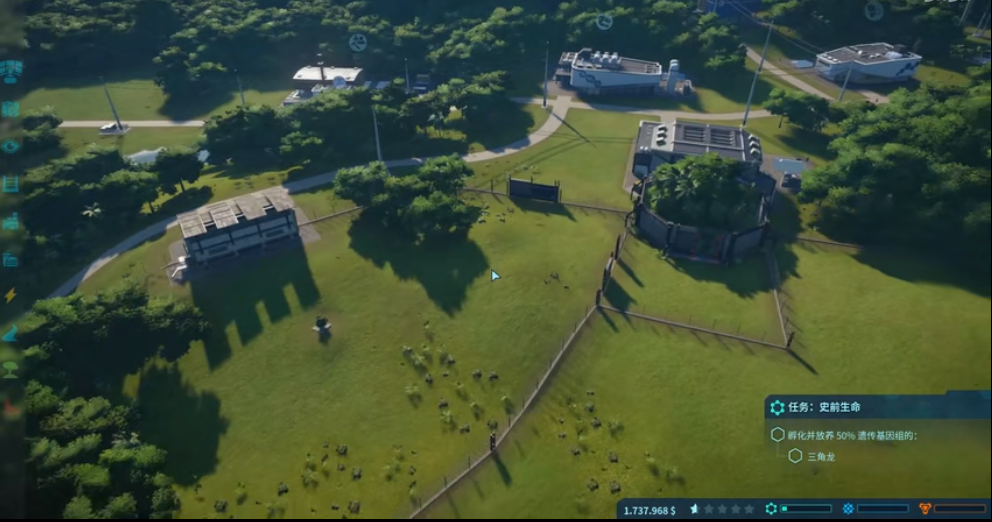The height and width of the screenshot is (522, 992).
Task: Open the lightning bolt power menu
Action: click(x=11, y=295)
